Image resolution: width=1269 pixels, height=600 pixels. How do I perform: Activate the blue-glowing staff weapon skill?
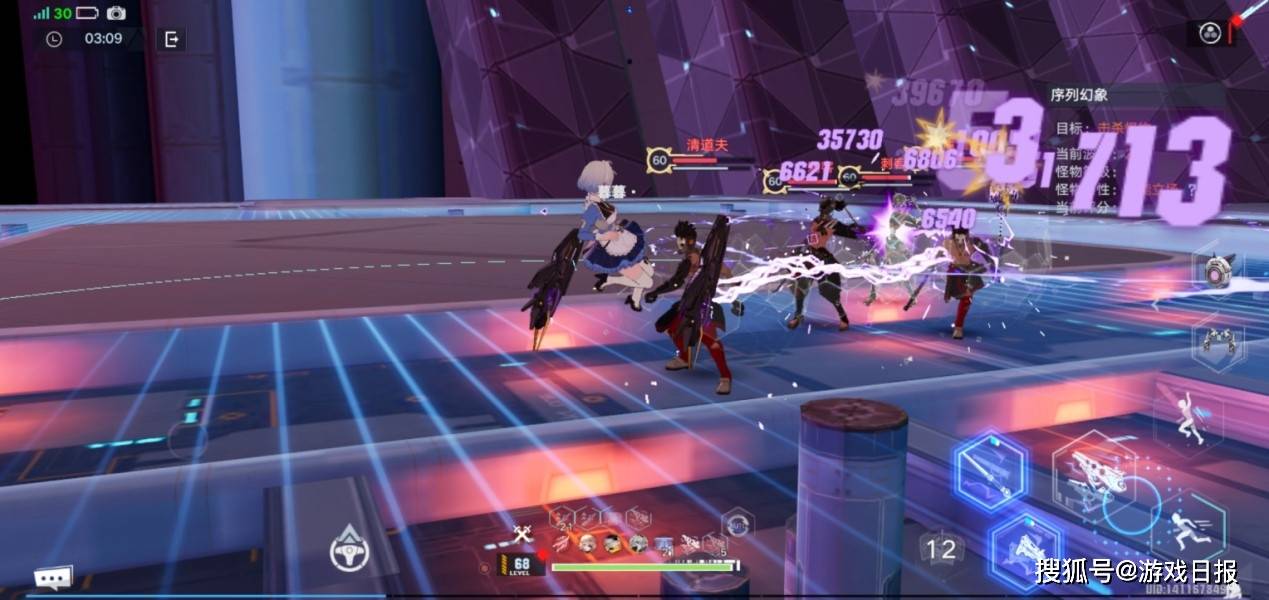tap(990, 470)
